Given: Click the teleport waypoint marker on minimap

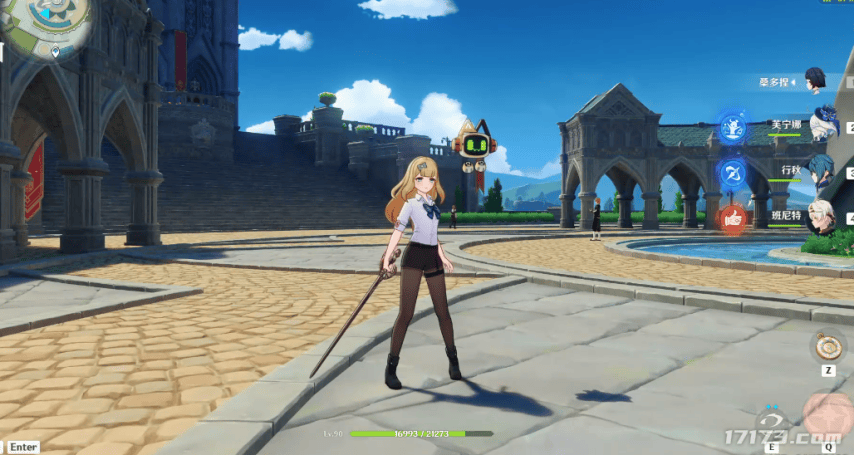Looking at the screenshot, I should (x=56, y=49).
